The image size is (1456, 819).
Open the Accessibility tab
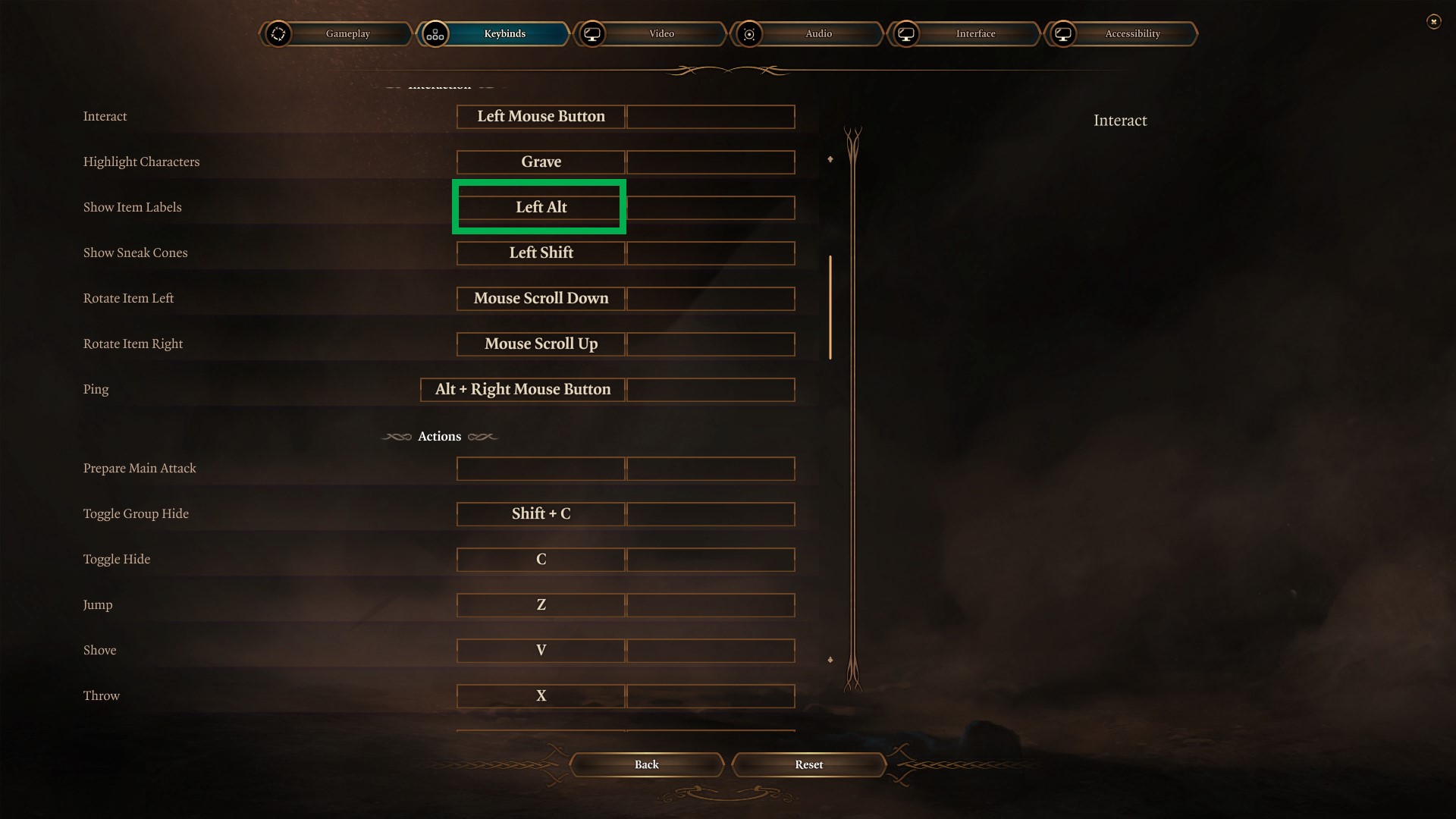pyautogui.click(x=1132, y=34)
